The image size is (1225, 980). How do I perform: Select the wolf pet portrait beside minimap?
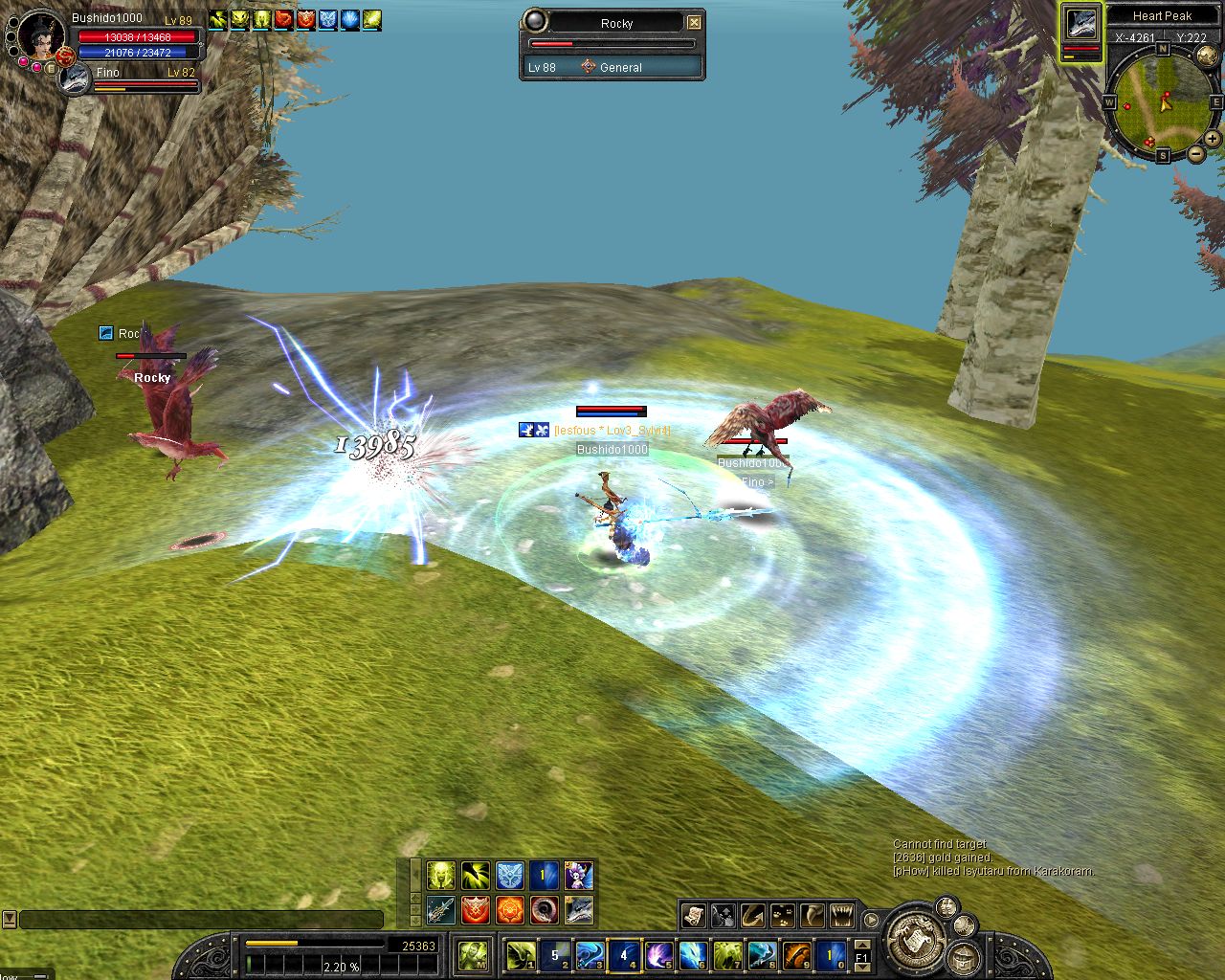(x=1080, y=26)
